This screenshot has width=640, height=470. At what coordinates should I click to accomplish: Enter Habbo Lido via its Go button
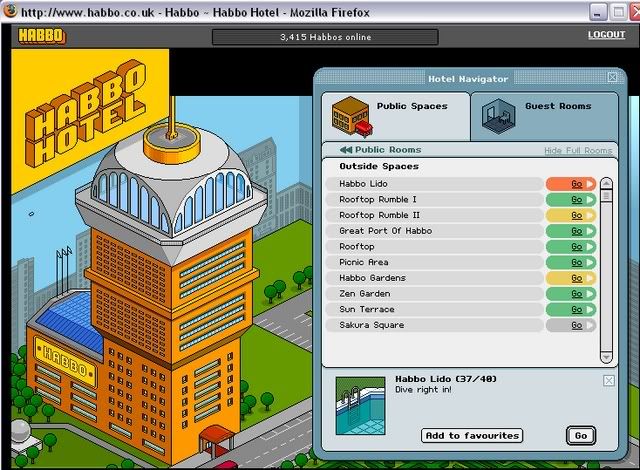pos(576,184)
